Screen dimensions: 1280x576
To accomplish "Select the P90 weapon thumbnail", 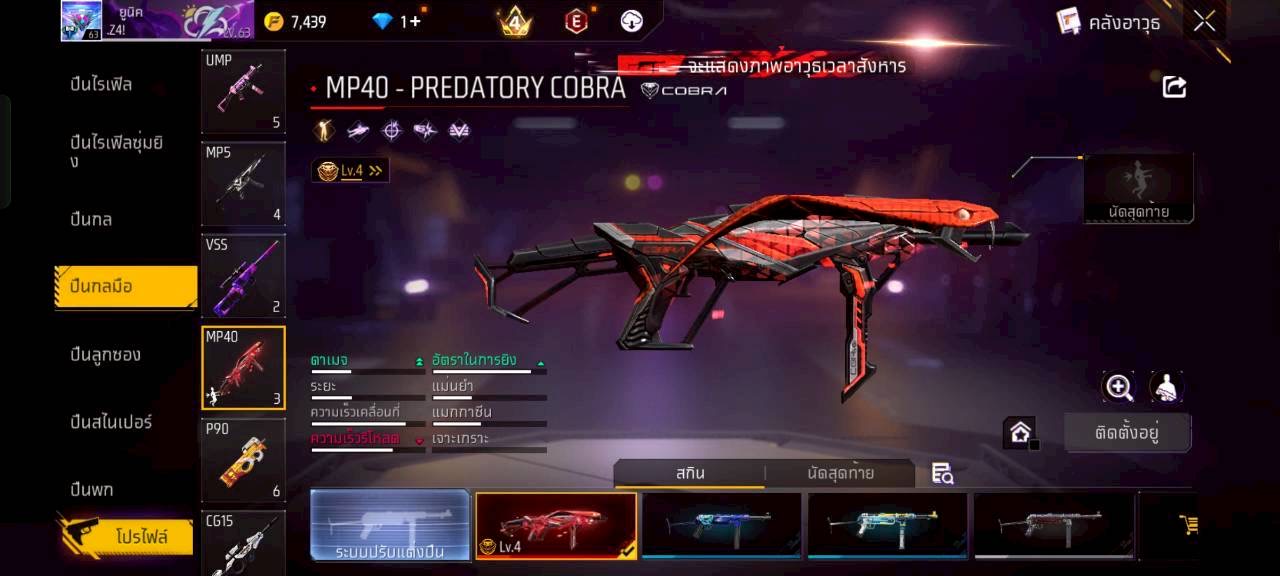I will (x=243, y=459).
